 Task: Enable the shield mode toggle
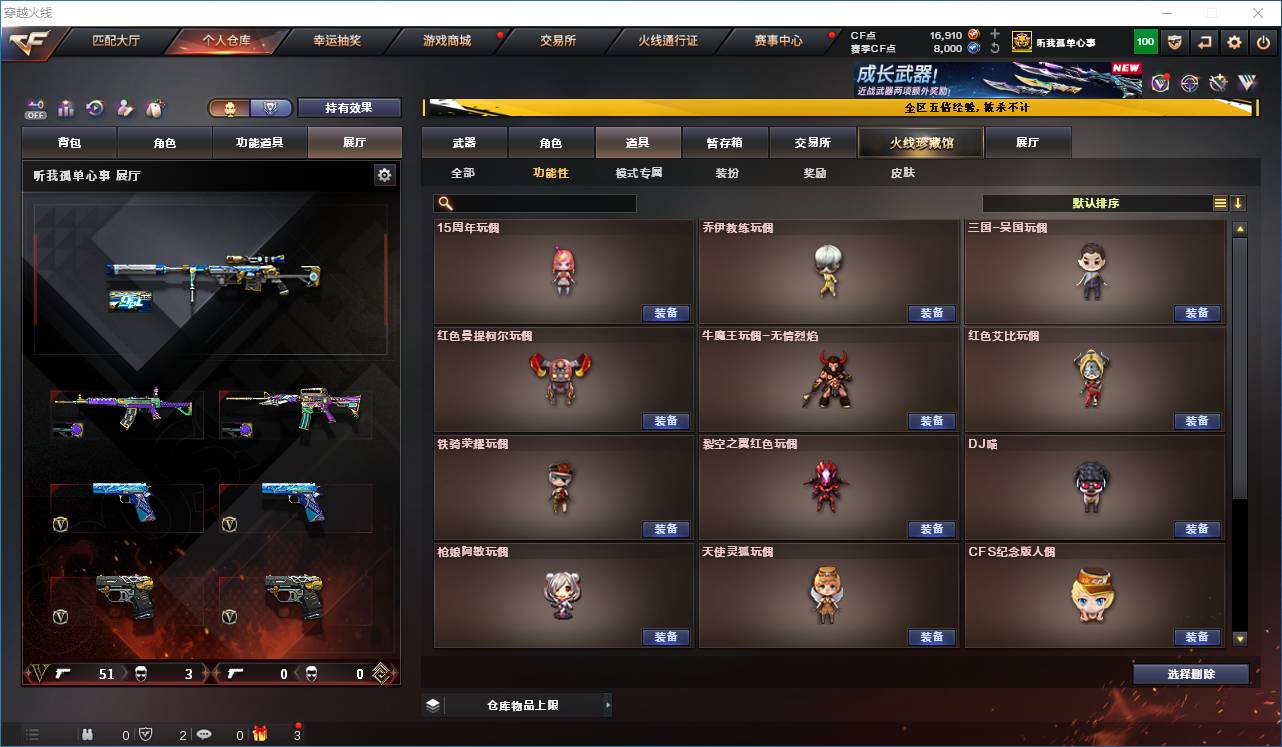(268, 108)
